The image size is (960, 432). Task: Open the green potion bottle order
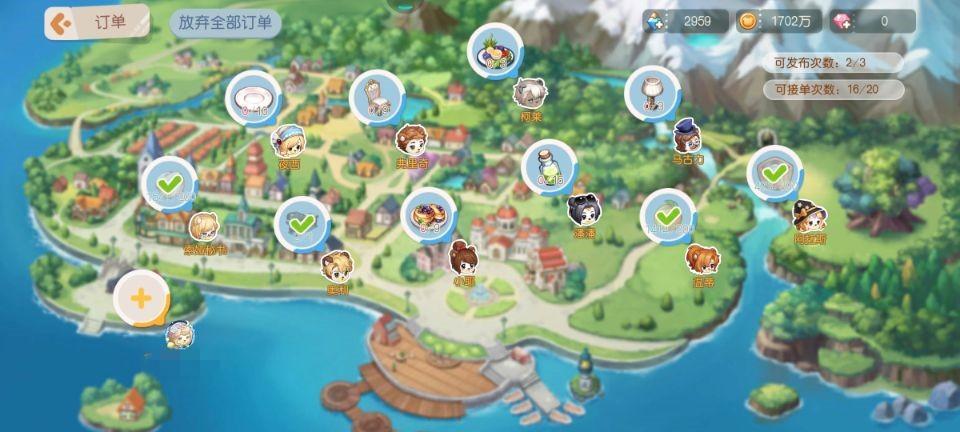pyautogui.click(x=549, y=166)
